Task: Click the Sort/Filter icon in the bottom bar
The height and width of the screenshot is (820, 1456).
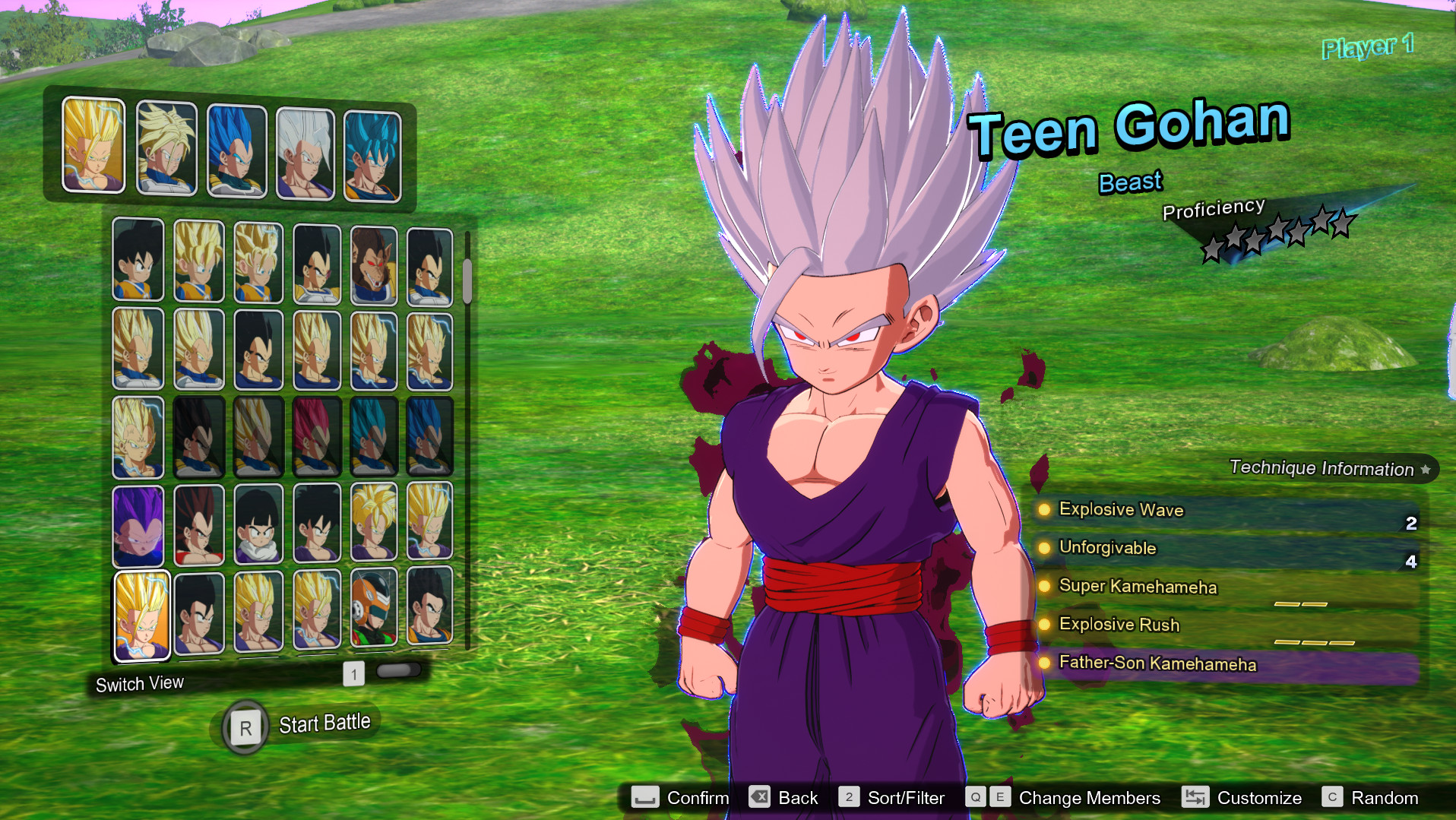Action: coord(849,798)
